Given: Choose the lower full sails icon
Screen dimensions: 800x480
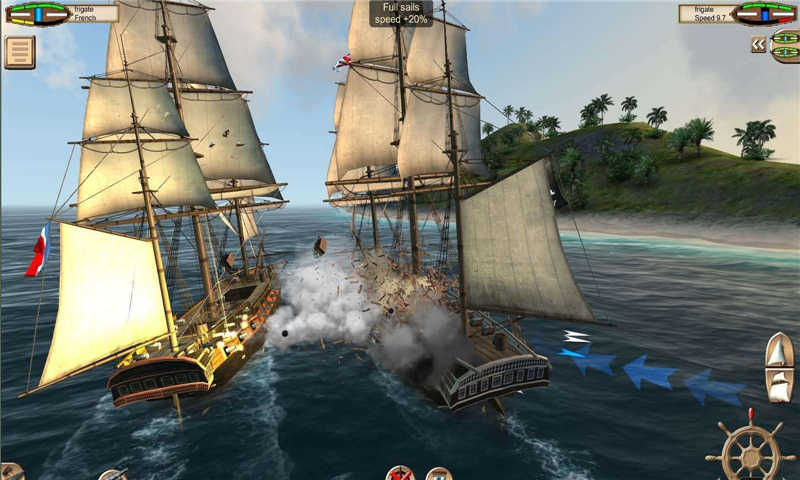Looking at the screenshot, I should click(x=779, y=385).
